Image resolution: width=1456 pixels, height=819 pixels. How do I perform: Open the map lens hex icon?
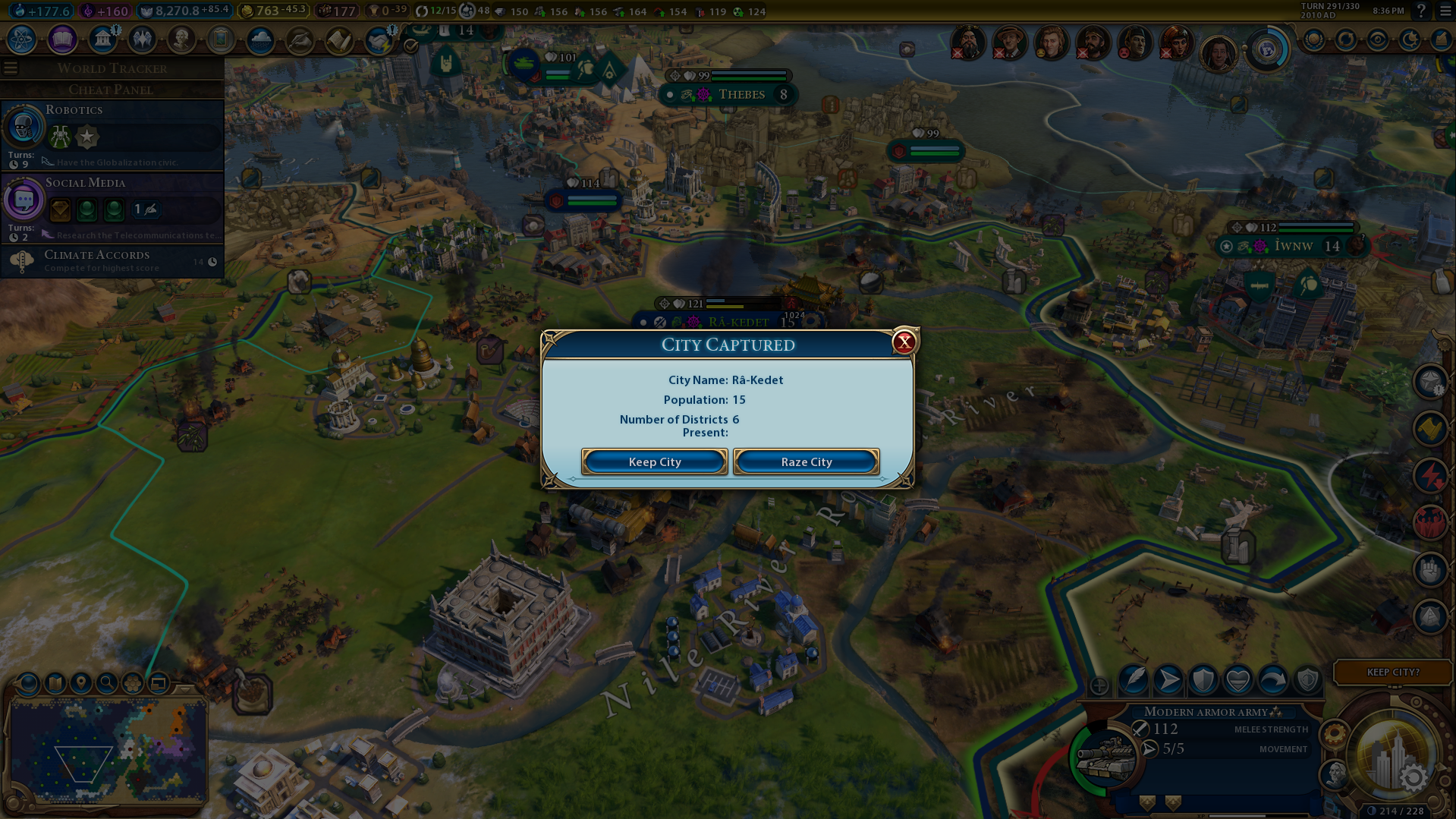133,683
